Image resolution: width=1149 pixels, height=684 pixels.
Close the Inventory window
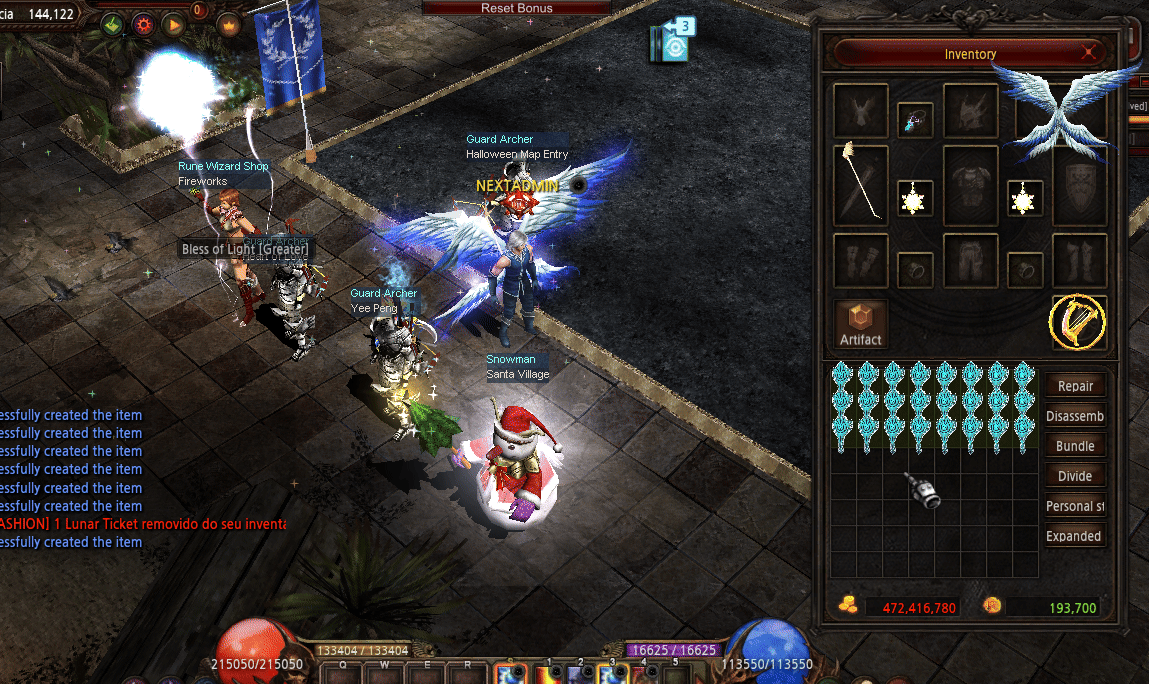tap(1089, 53)
